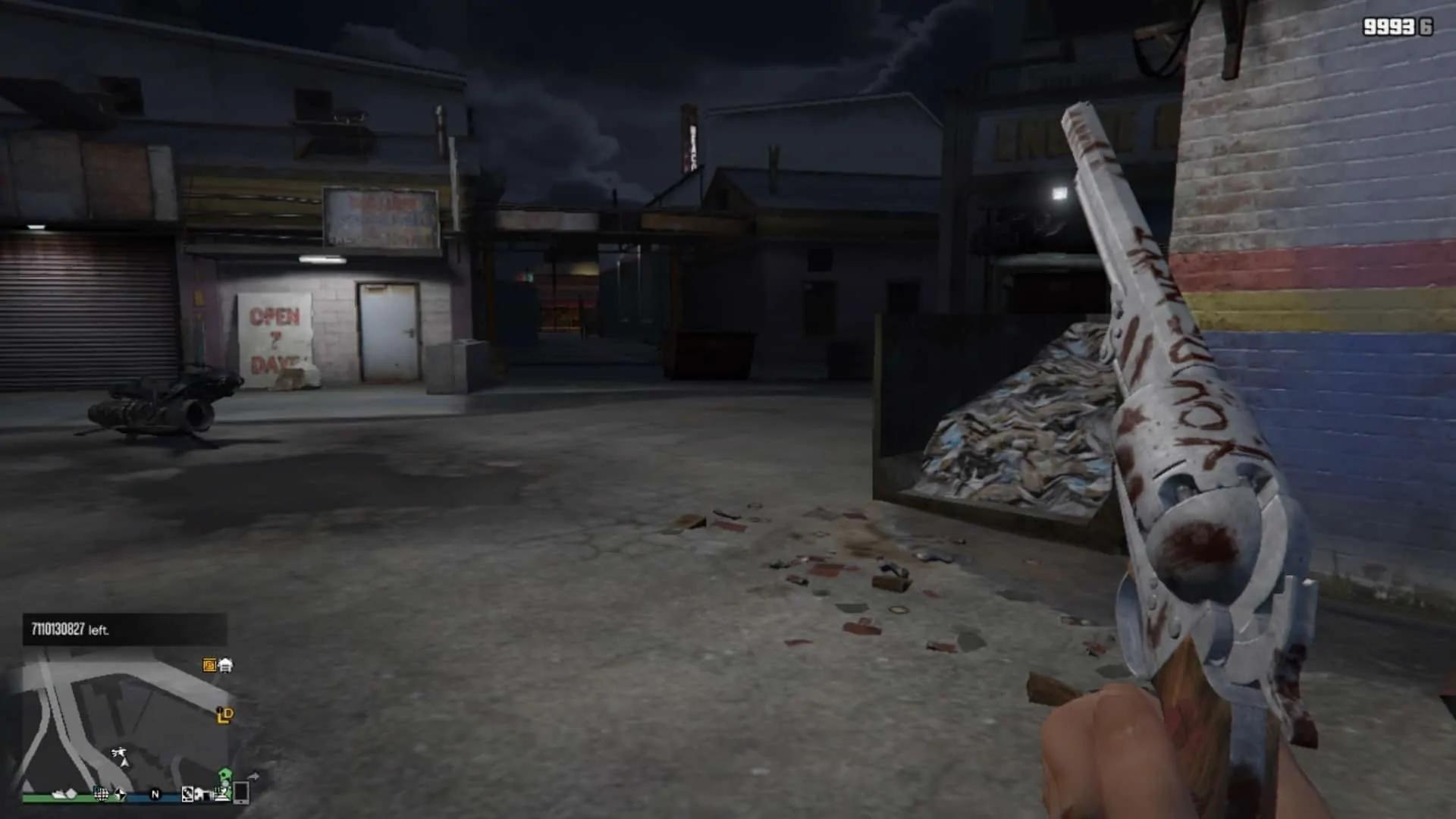Click the snapshot camera icon on minimap bar

pos(187,795)
